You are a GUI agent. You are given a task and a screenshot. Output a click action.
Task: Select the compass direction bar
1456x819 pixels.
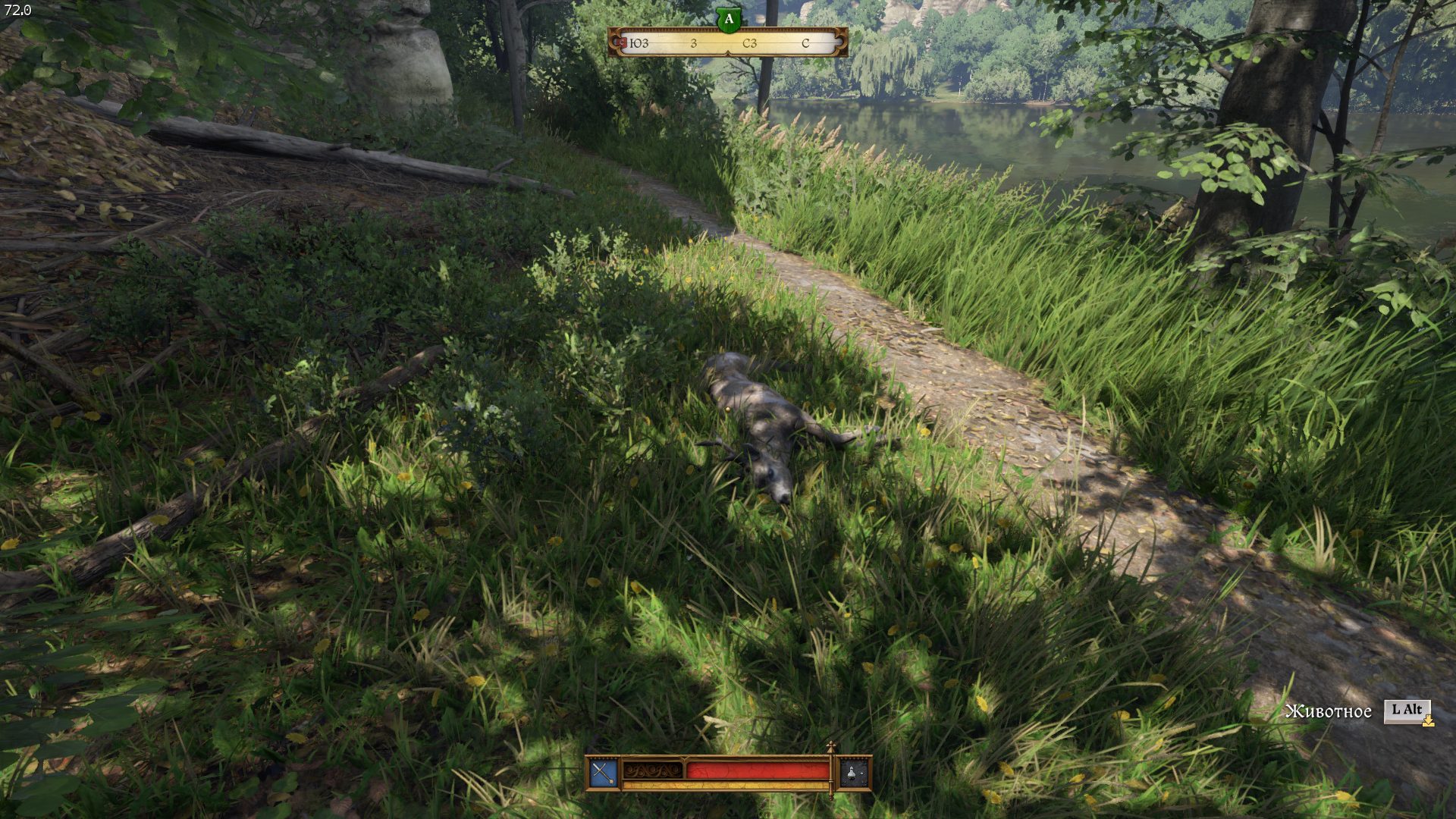point(728,43)
